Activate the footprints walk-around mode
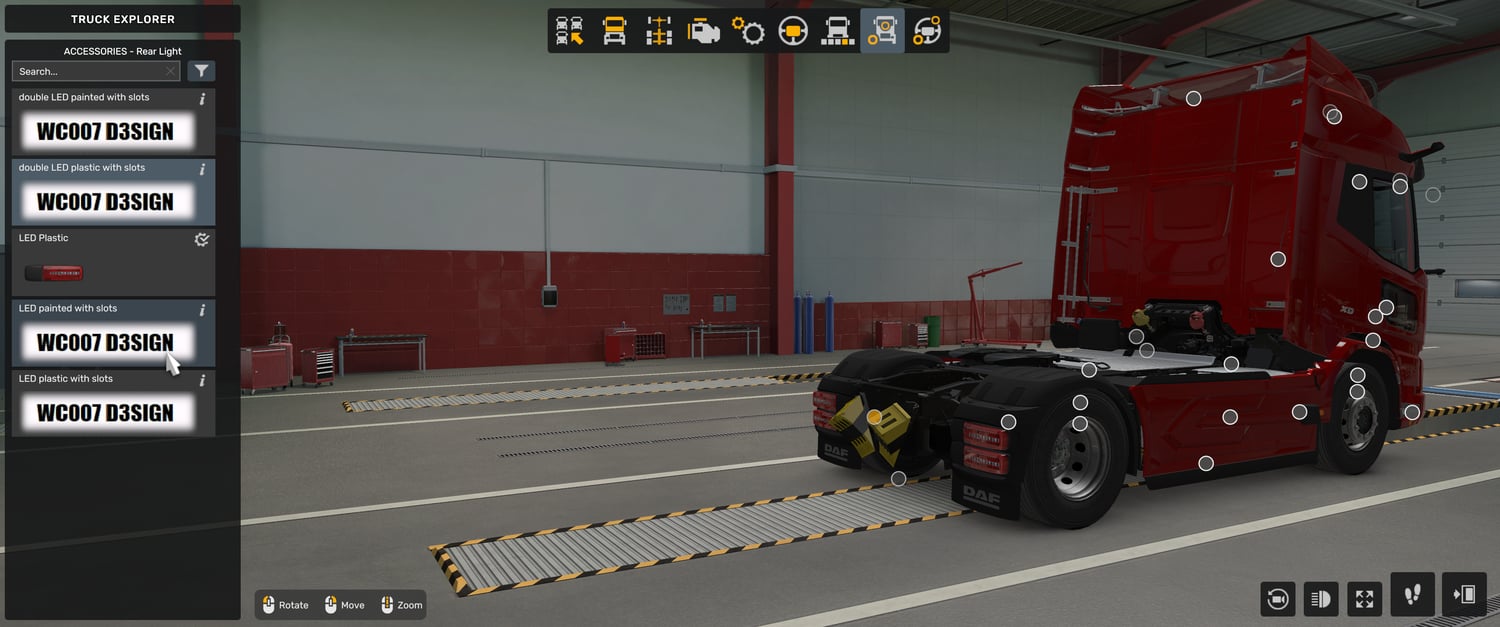 click(x=1412, y=595)
